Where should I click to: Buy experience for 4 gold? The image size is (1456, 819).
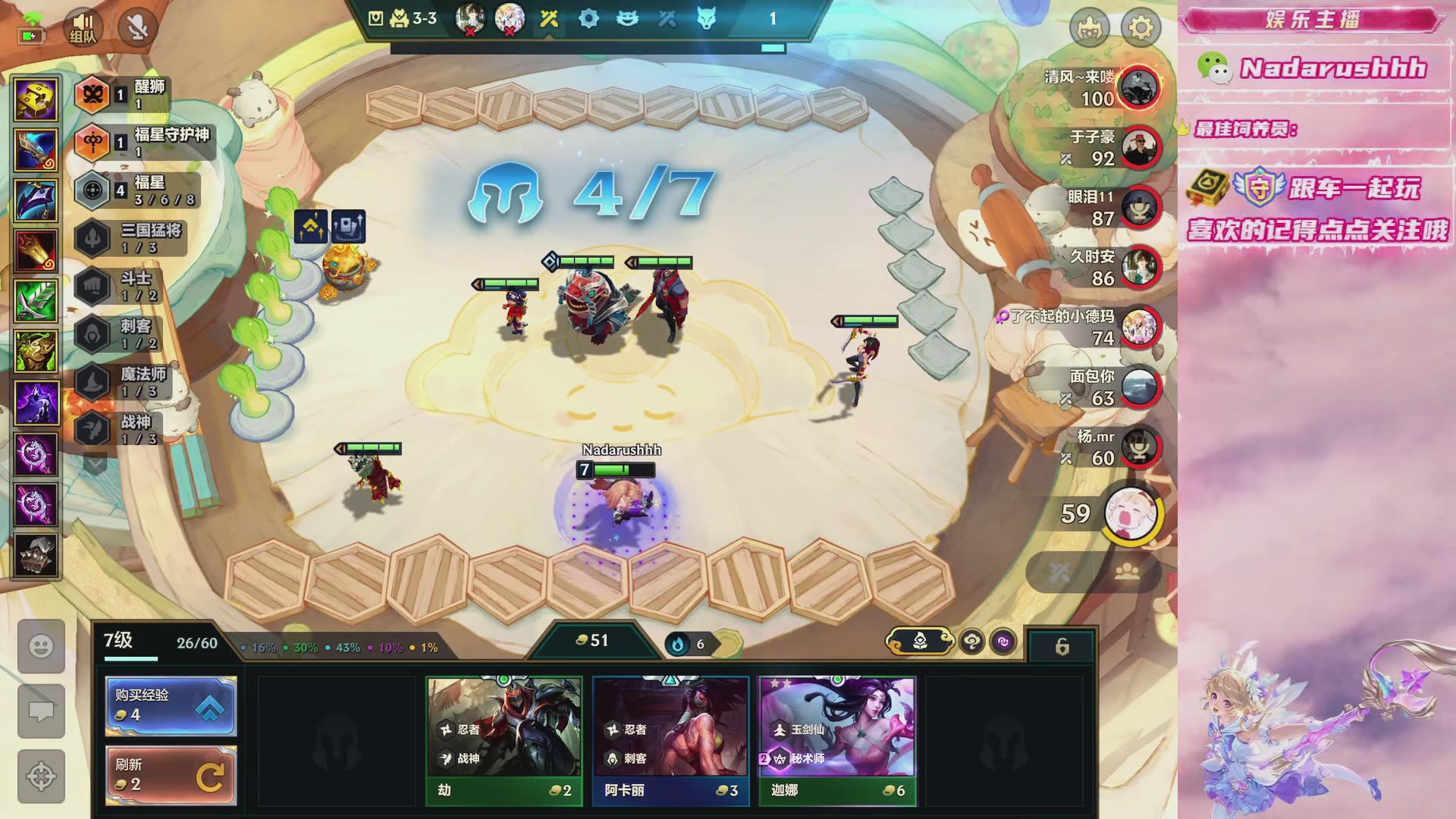click(171, 706)
